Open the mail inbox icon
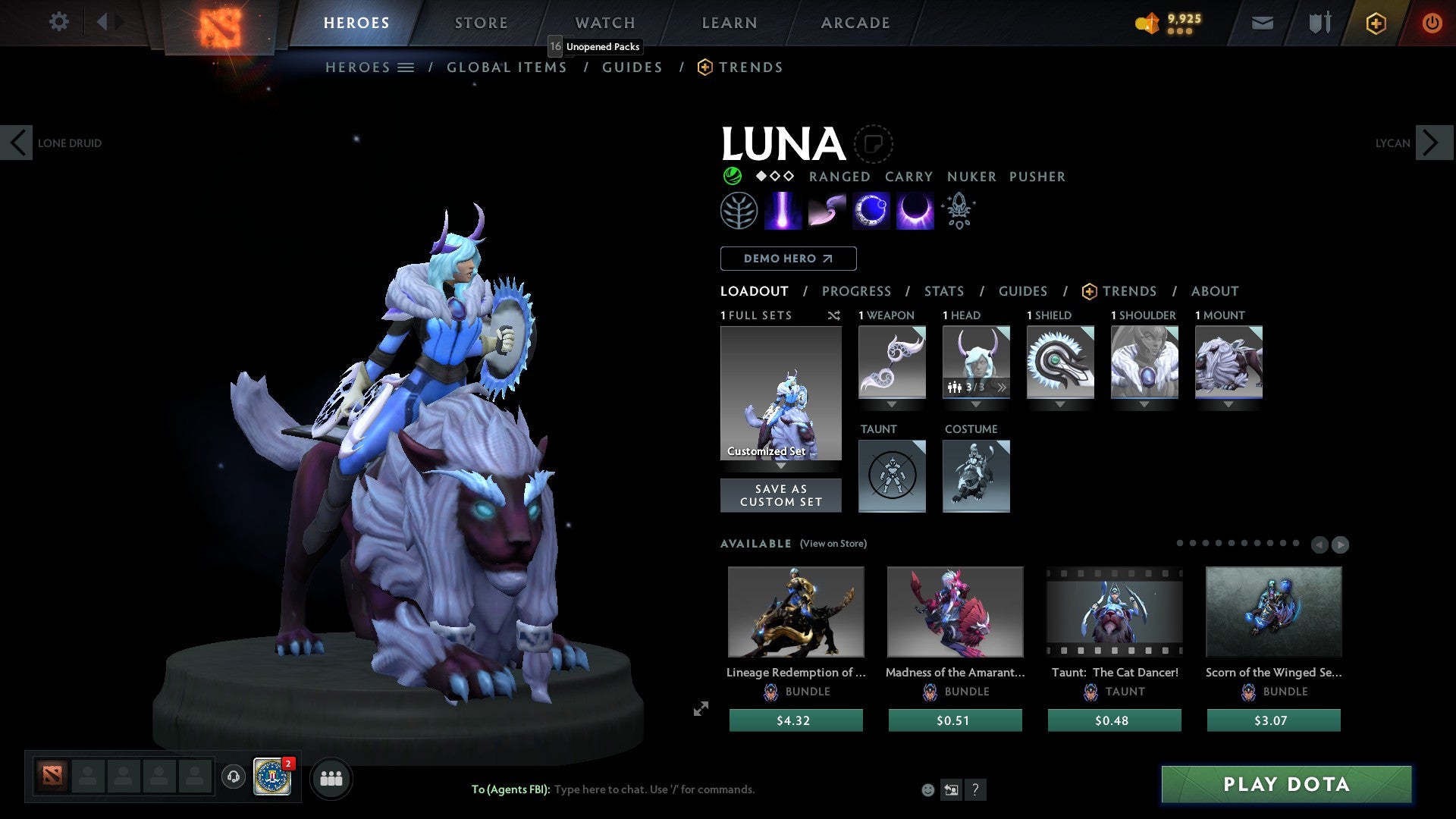 click(x=1261, y=23)
